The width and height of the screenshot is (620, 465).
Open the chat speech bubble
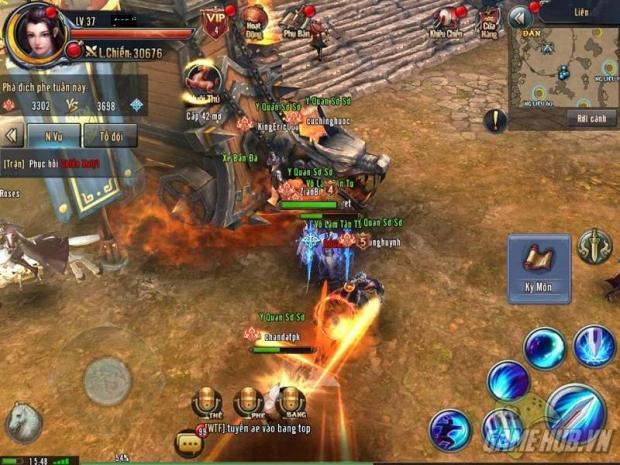coord(186,440)
